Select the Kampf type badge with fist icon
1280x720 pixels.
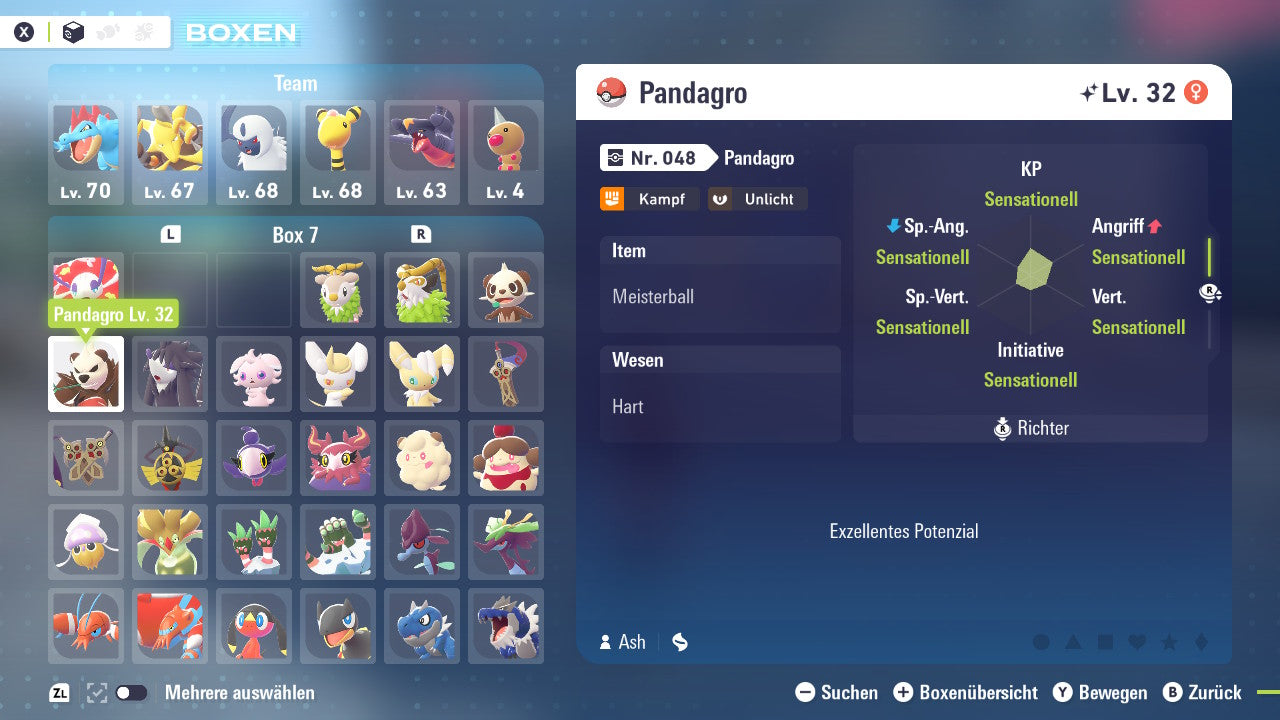click(x=649, y=199)
